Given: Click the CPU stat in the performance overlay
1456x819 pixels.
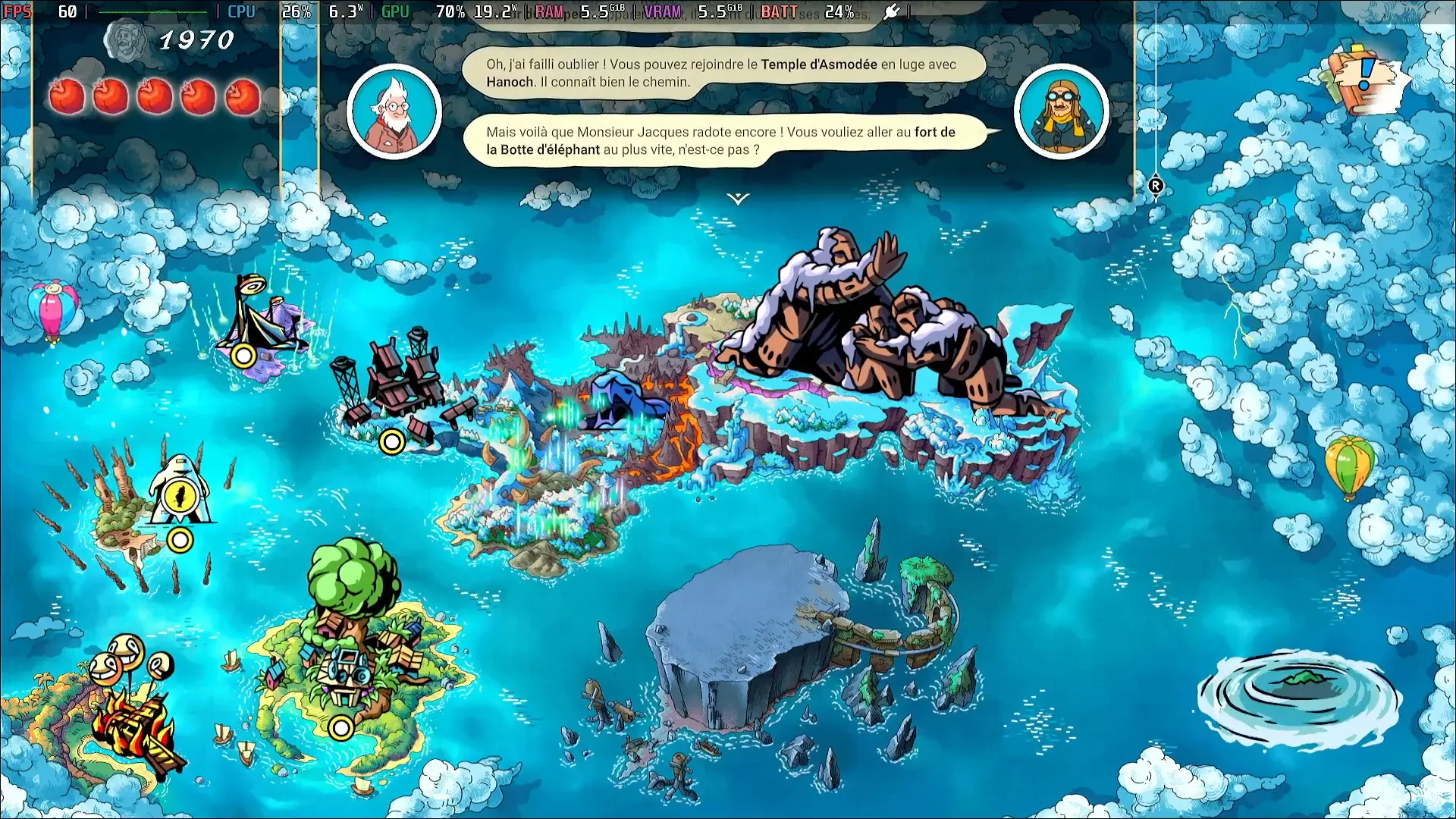Looking at the screenshot, I should 240,11.
